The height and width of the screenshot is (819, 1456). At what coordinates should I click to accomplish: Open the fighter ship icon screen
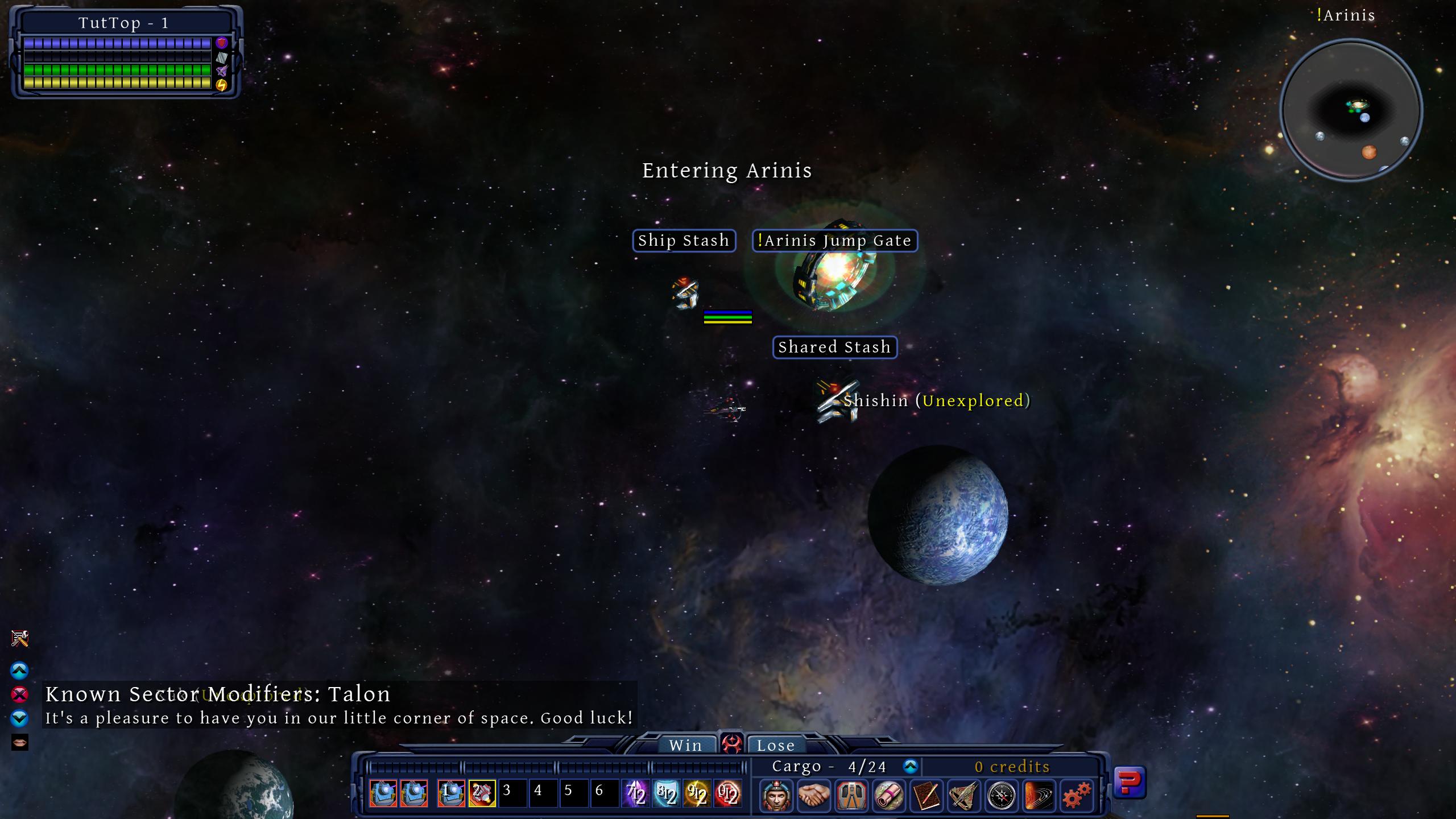(x=964, y=795)
